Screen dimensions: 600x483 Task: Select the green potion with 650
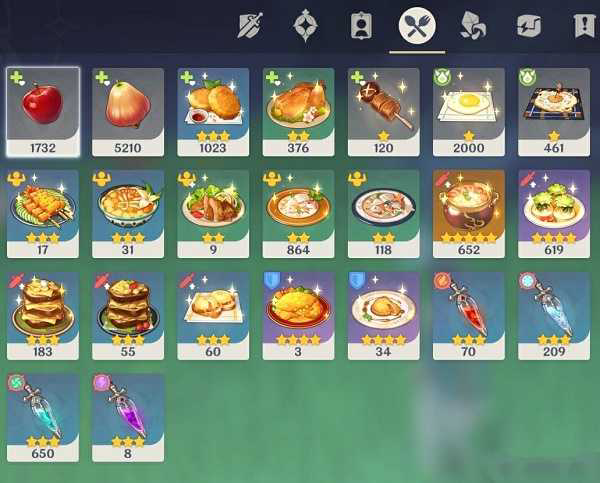[43, 411]
